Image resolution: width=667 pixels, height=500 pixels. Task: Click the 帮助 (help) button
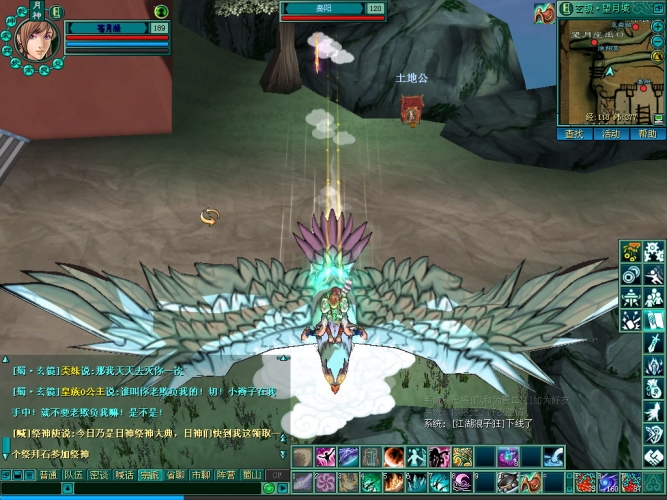coord(646,133)
